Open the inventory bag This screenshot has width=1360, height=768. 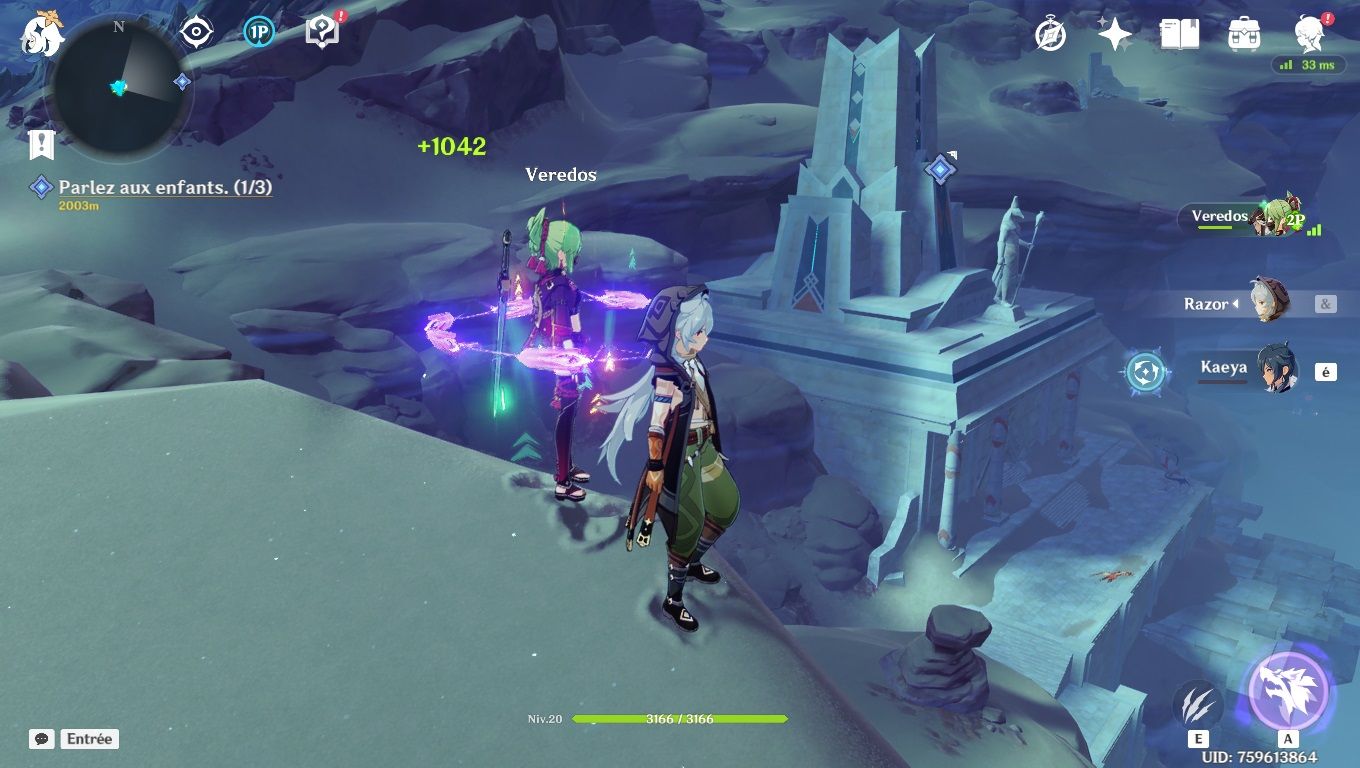(x=1243, y=32)
